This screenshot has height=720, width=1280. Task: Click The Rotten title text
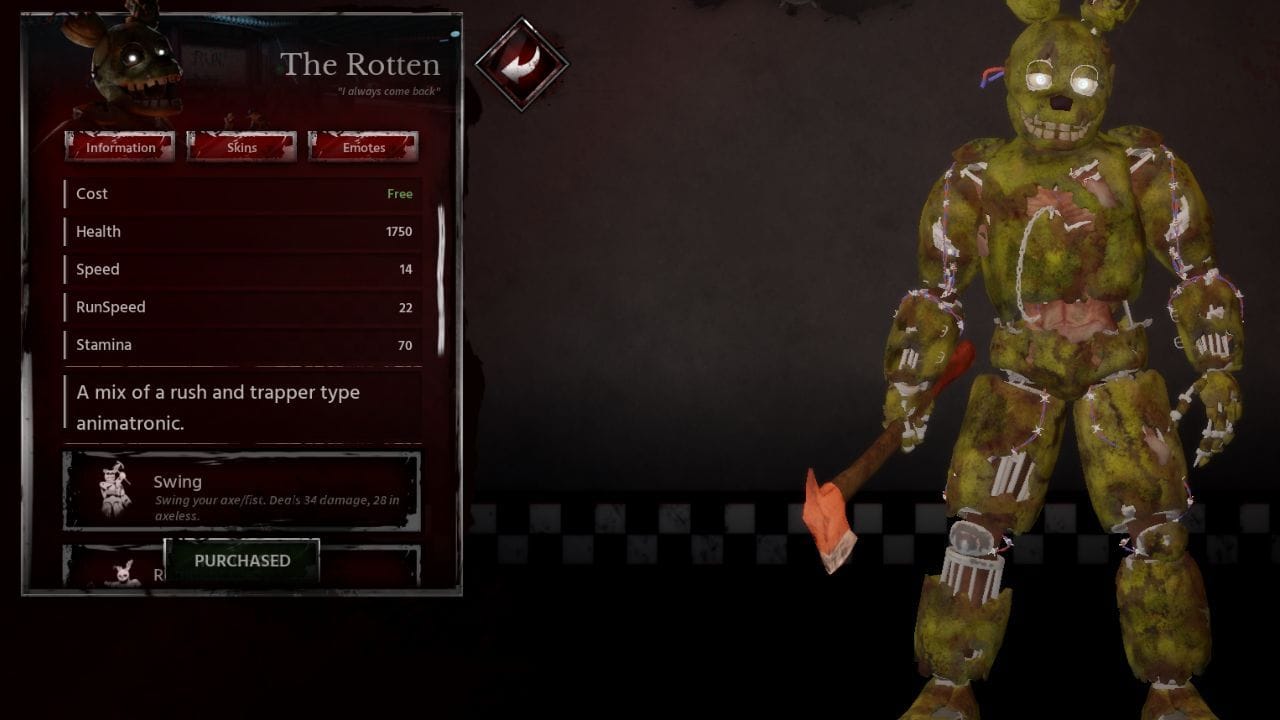coord(357,64)
